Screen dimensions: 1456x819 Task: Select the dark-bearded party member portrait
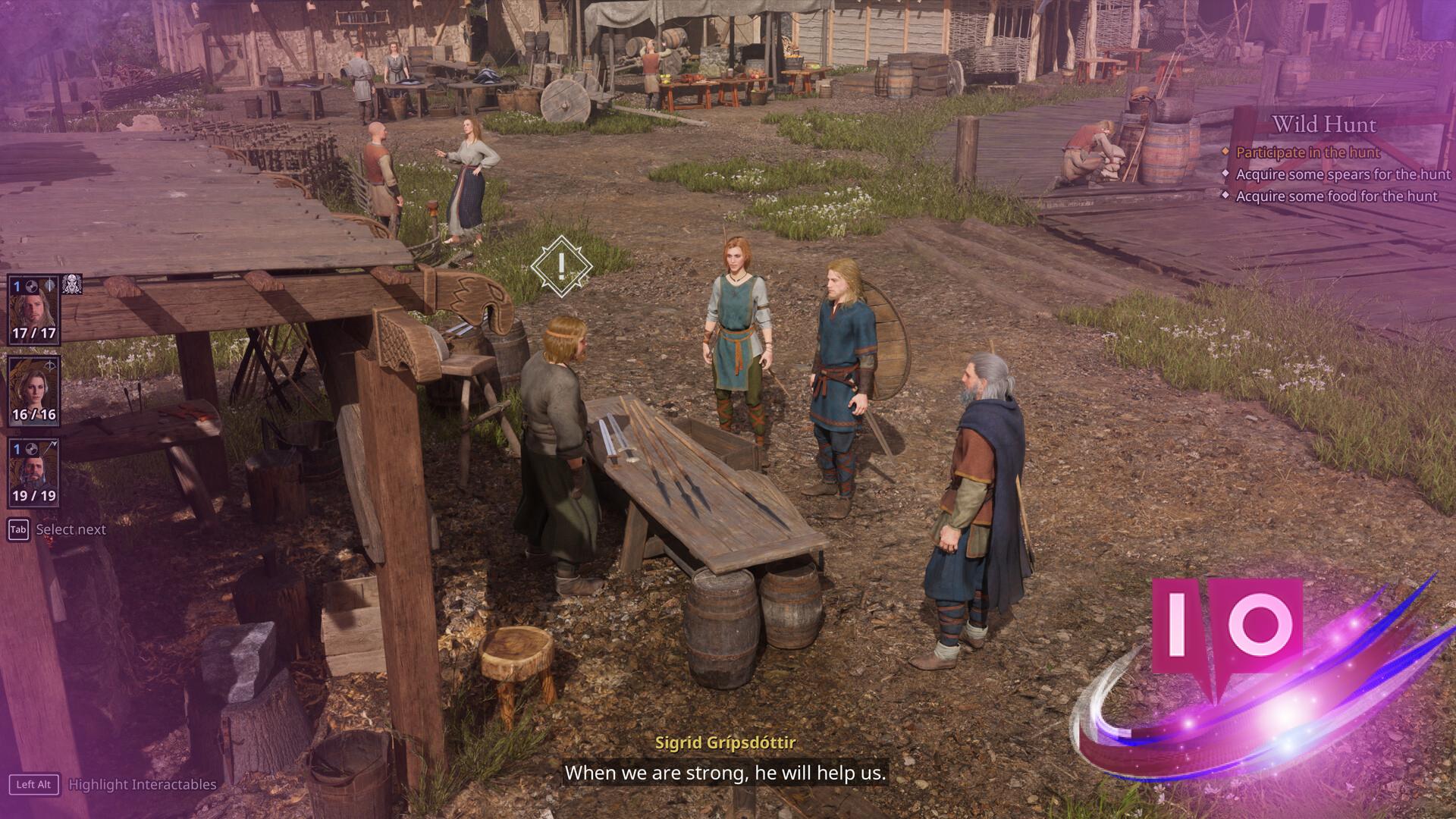pos(33,473)
